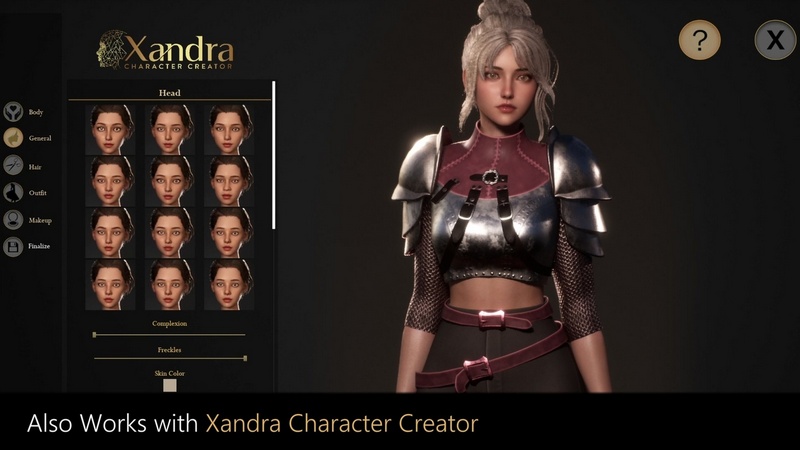Adjust the Complexion slider
The width and height of the screenshot is (800, 450).
tap(95, 334)
